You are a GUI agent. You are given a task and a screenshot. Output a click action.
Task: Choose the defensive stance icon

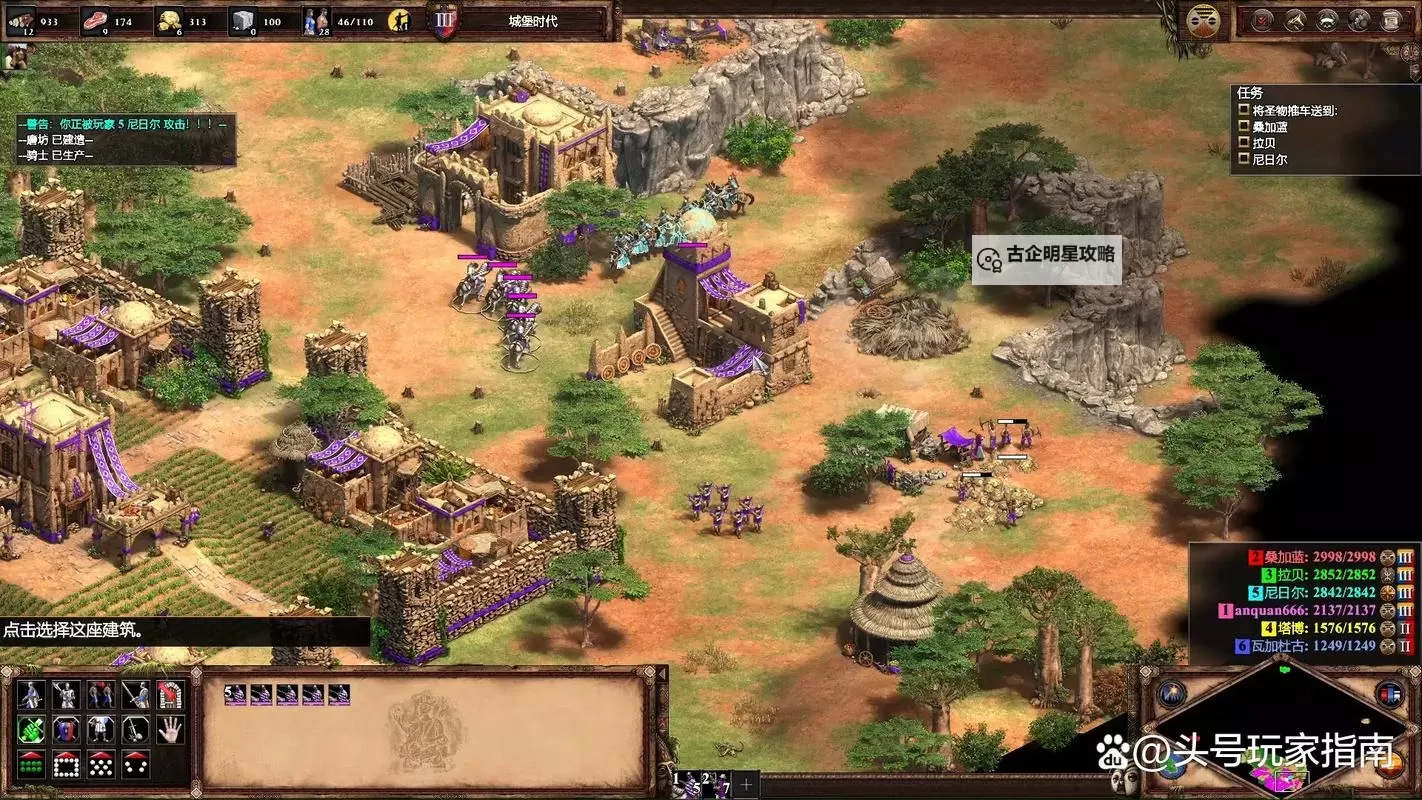click(66, 695)
